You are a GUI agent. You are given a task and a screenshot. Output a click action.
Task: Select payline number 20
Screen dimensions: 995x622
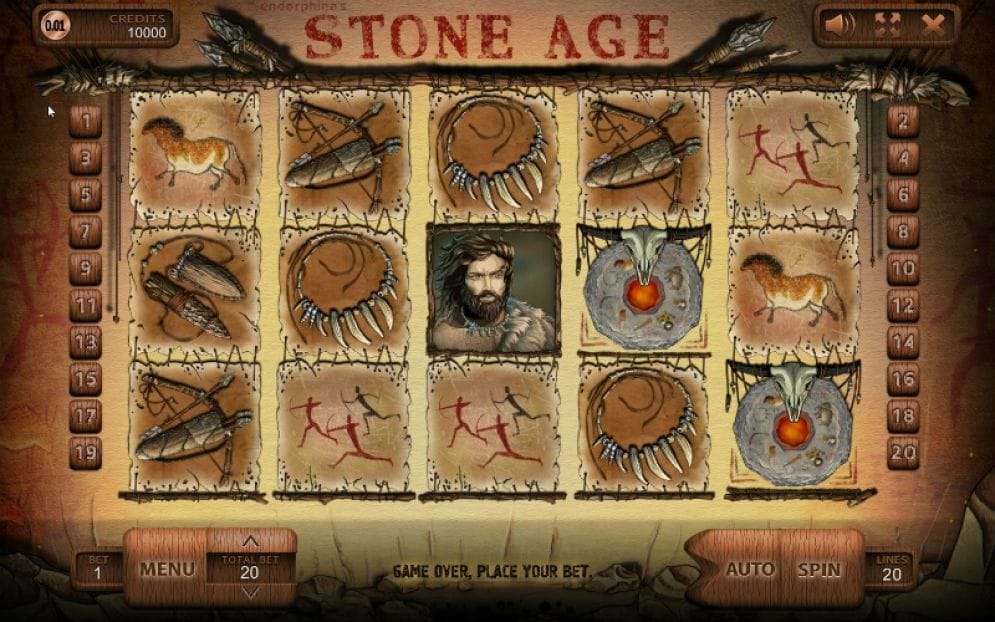click(903, 452)
